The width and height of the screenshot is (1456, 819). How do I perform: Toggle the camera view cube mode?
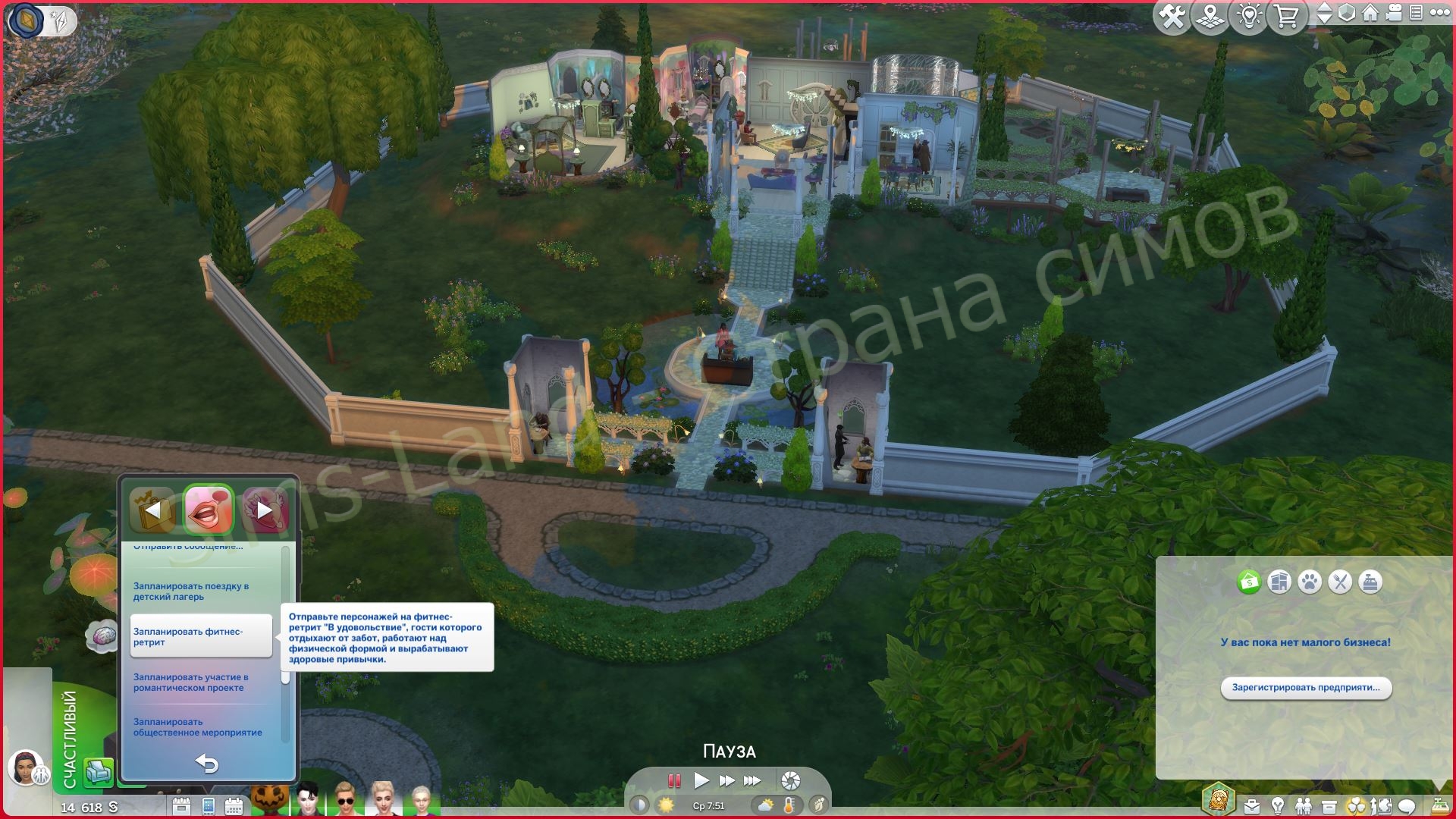(x=1347, y=13)
